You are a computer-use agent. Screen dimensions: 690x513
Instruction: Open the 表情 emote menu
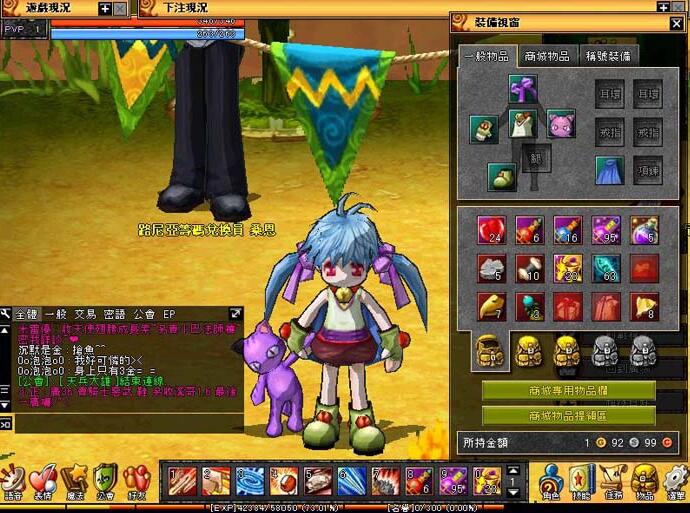(x=42, y=481)
